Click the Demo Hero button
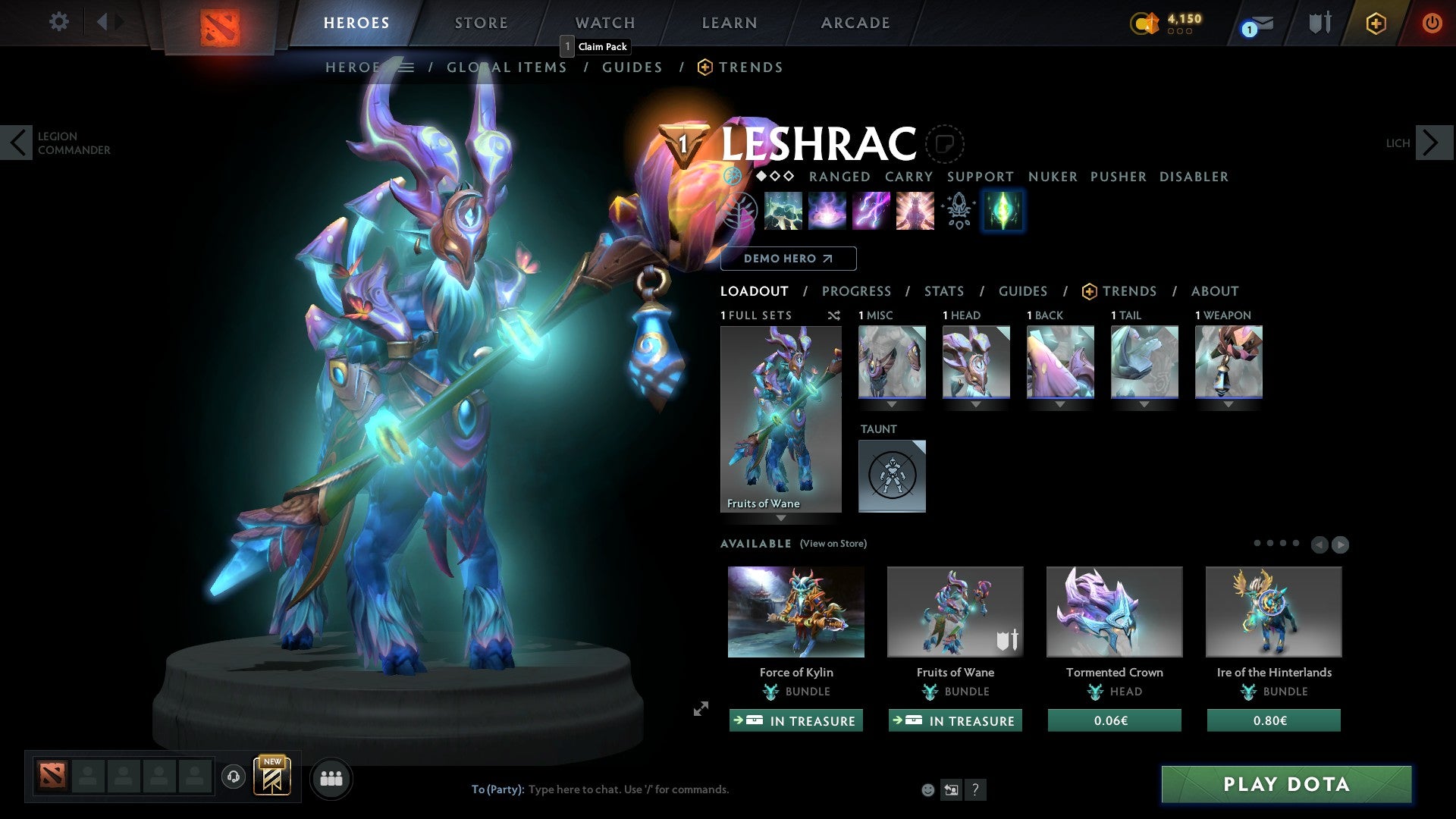1456x819 pixels. (789, 258)
